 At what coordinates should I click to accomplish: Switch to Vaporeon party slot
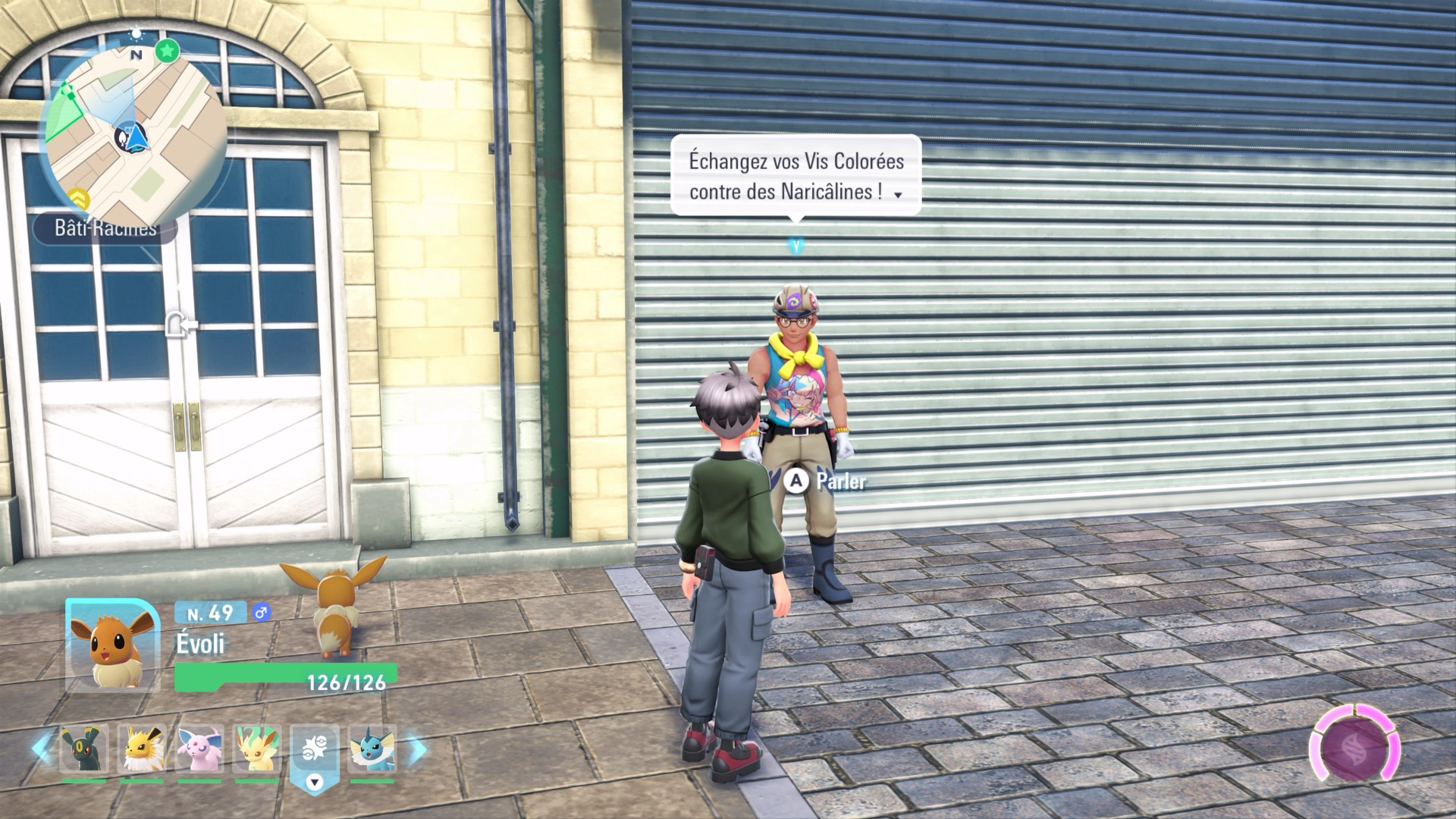[372, 749]
